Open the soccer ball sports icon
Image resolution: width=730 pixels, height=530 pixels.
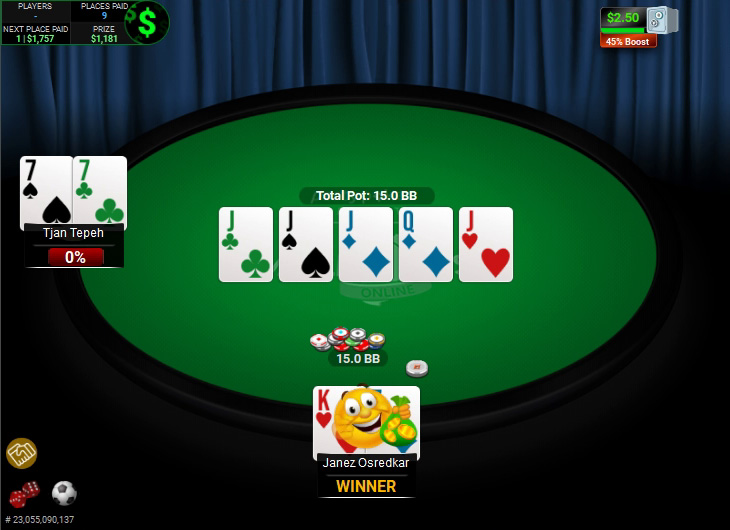[64, 493]
